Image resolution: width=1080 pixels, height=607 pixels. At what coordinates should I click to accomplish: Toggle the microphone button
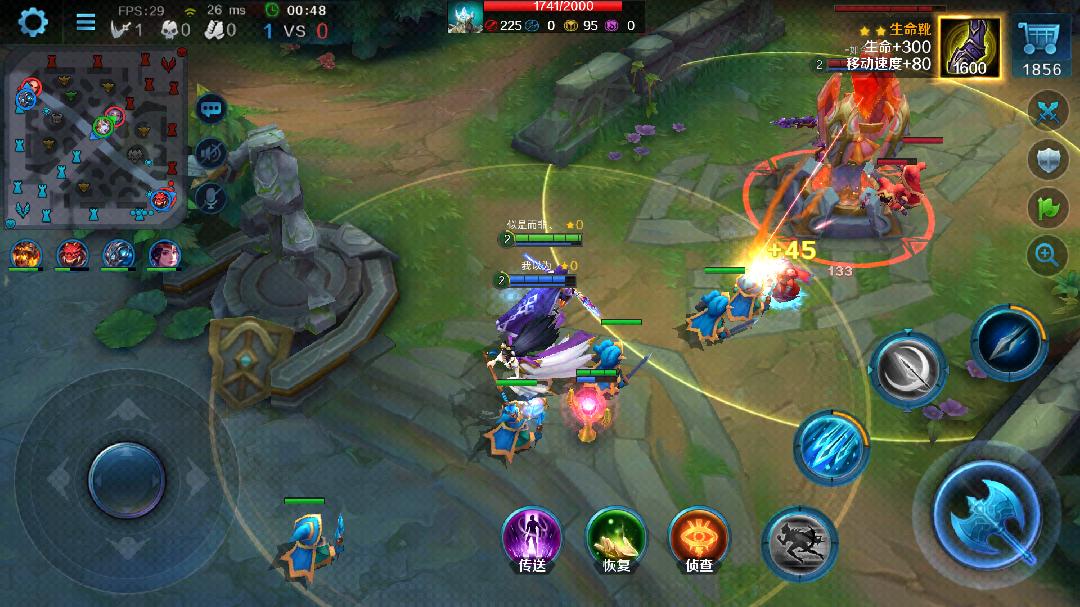211,197
